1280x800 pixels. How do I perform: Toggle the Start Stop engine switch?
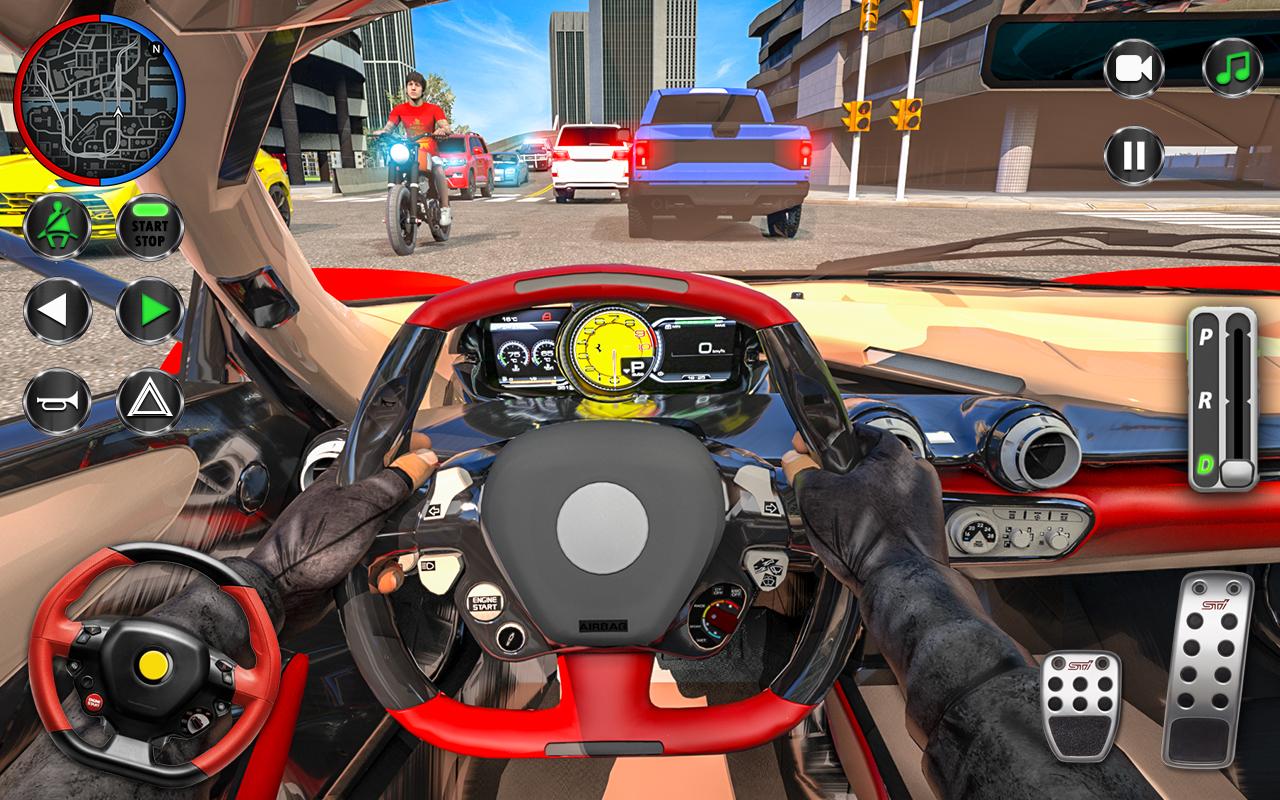coord(148,224)
